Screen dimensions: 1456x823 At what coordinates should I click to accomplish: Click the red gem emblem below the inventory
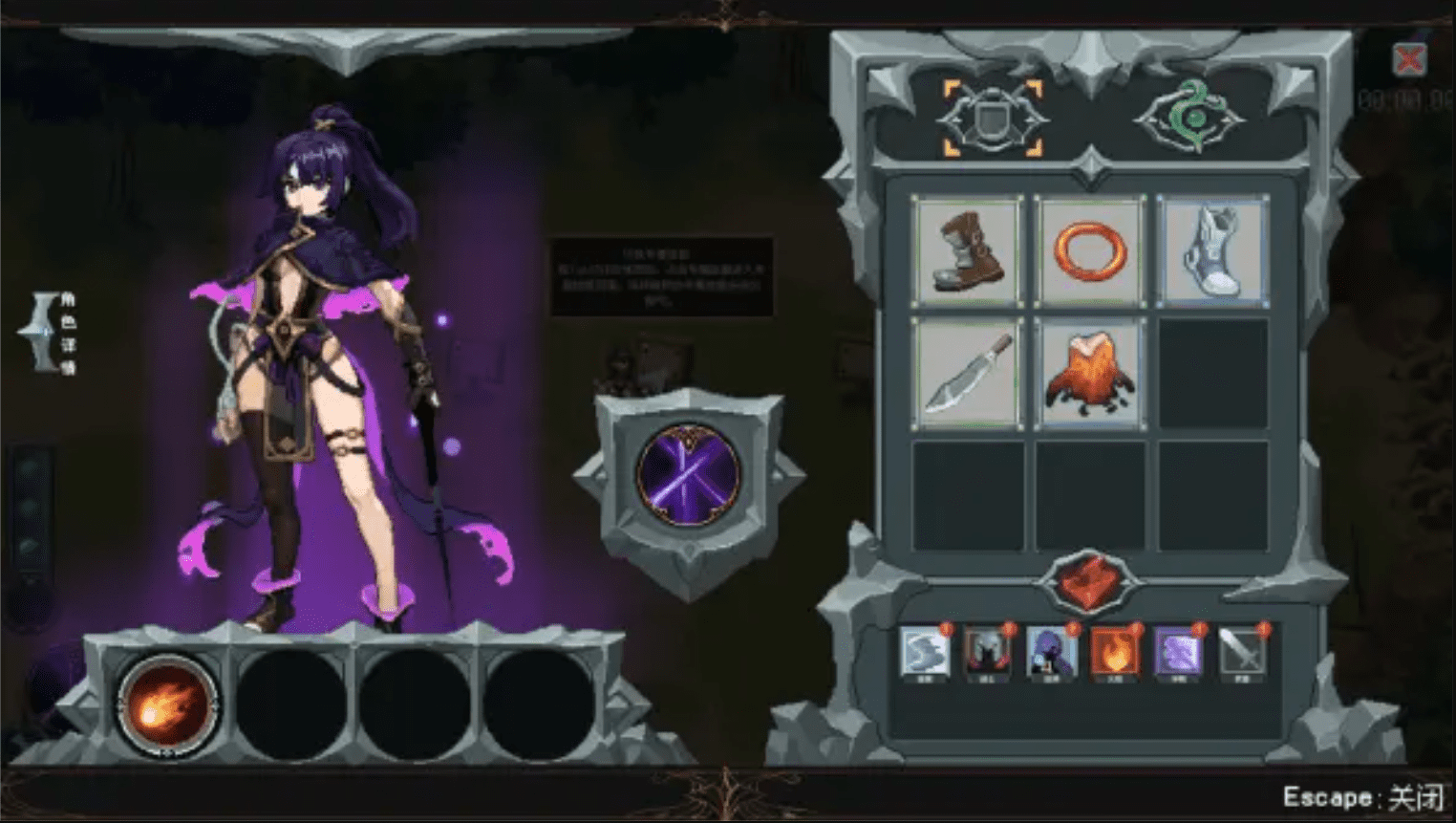pos(1089,580)
